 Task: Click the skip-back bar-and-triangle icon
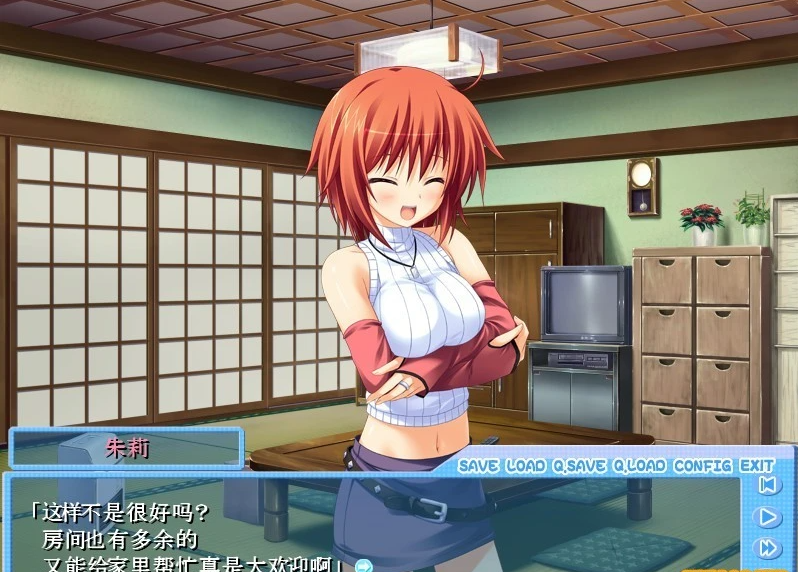coord(768,486)
